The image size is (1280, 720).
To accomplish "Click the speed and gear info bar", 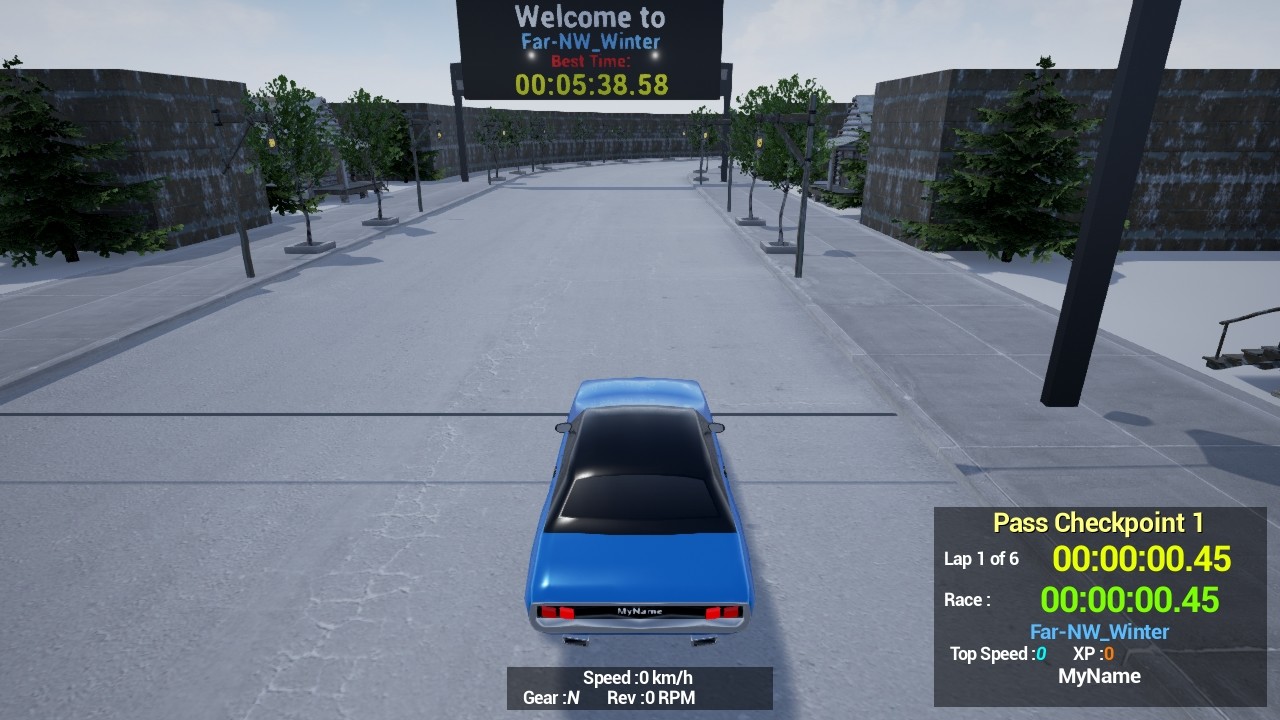I will tap(638, 688).
